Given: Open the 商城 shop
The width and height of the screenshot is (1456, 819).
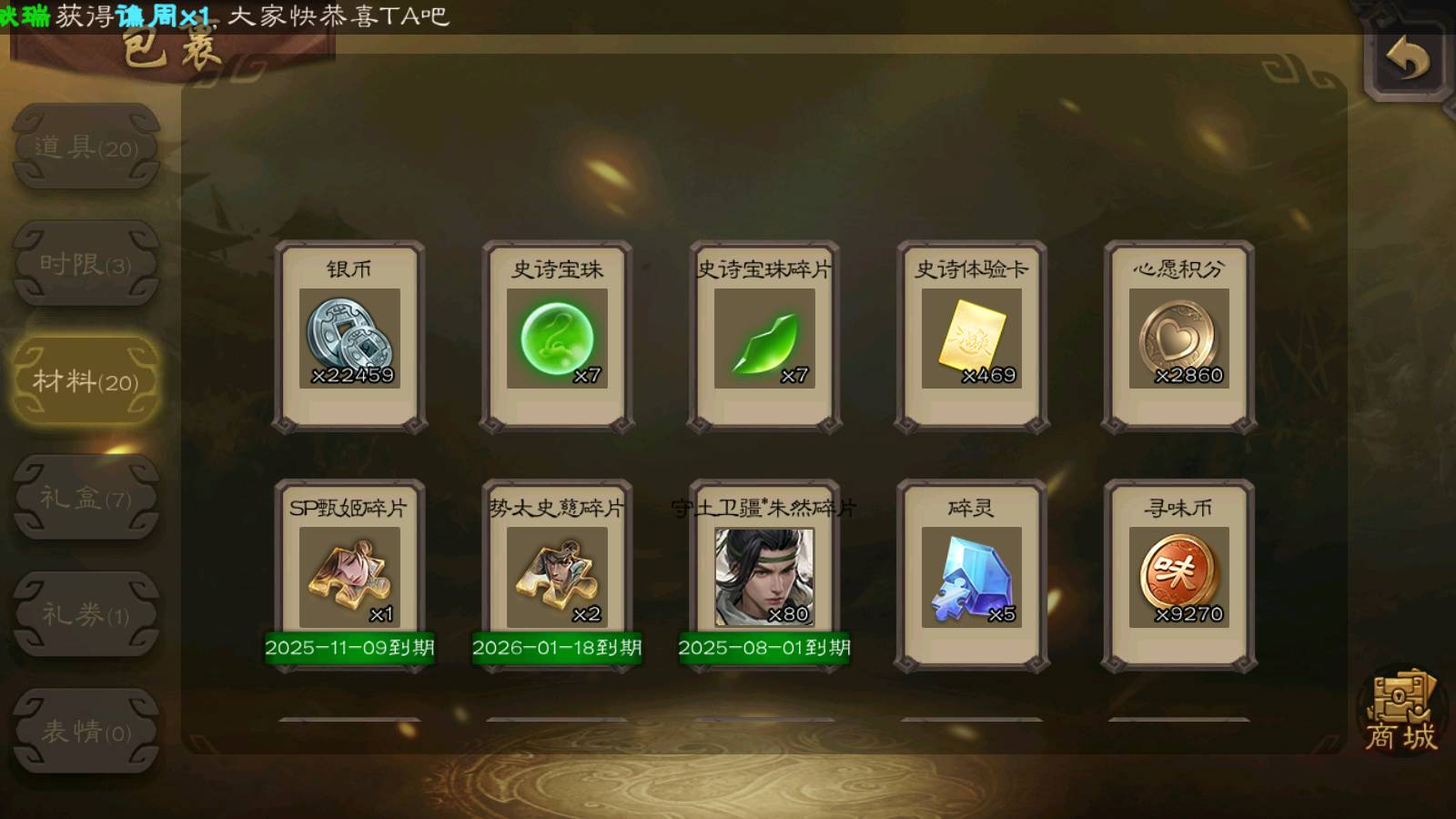Looking at the screenshot, I should click(x=1400, y=714).
